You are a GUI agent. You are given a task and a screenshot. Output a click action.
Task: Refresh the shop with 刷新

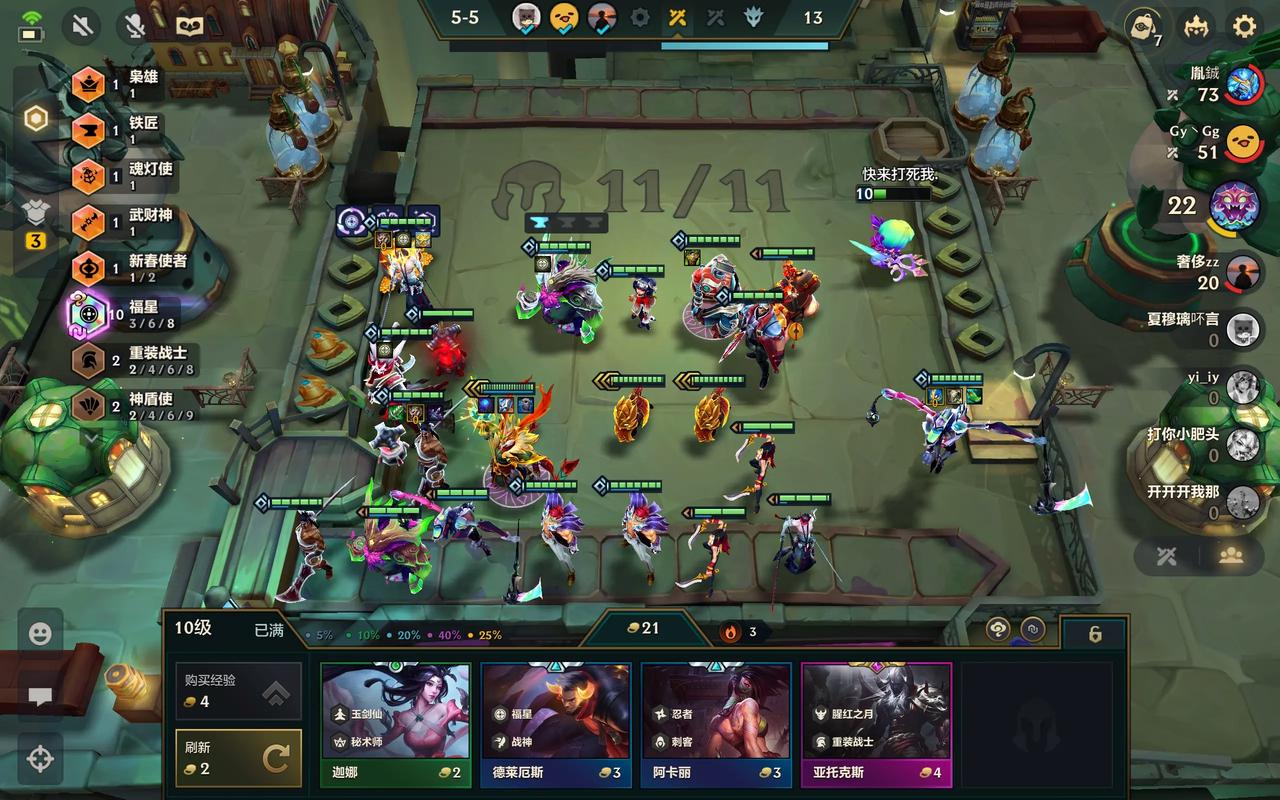pyautogui.click(x=238, y=758)
